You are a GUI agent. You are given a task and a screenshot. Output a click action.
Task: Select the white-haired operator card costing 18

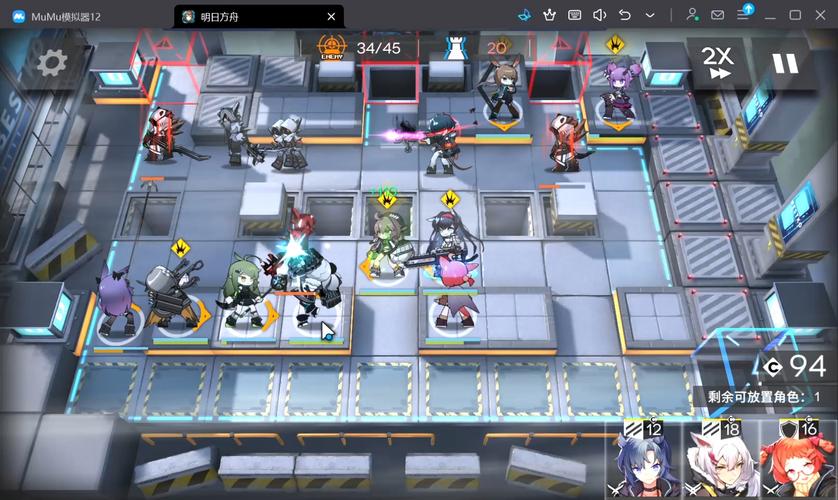coord(720,462)
